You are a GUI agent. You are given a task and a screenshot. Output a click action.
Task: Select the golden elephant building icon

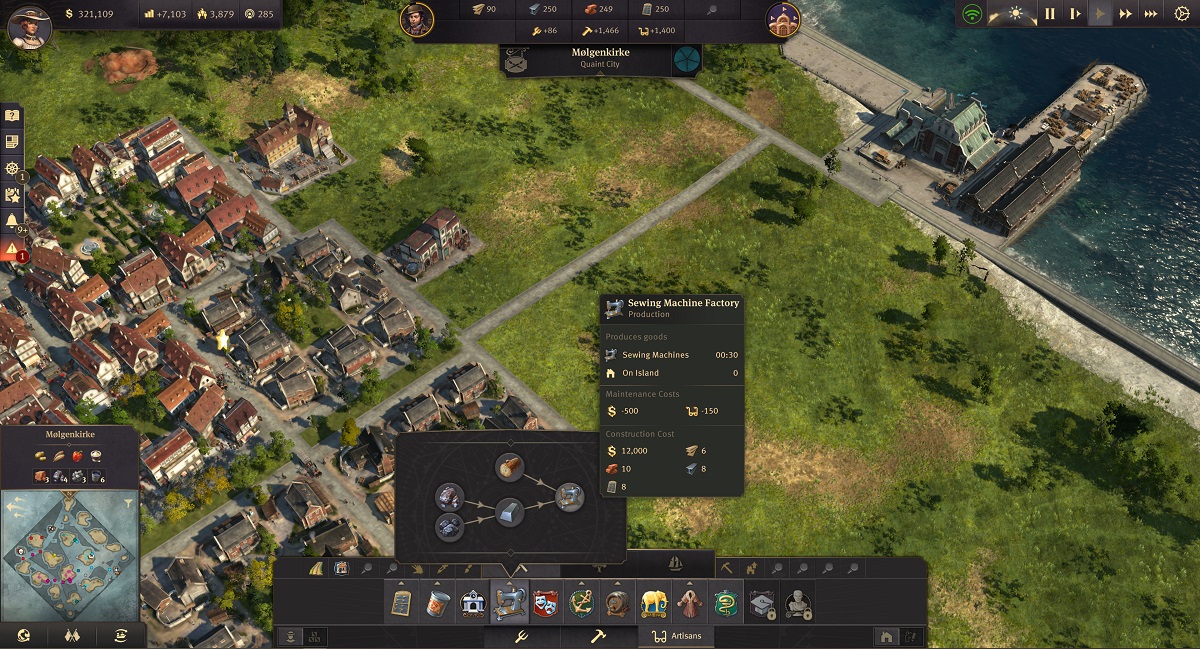click(654, 603)
